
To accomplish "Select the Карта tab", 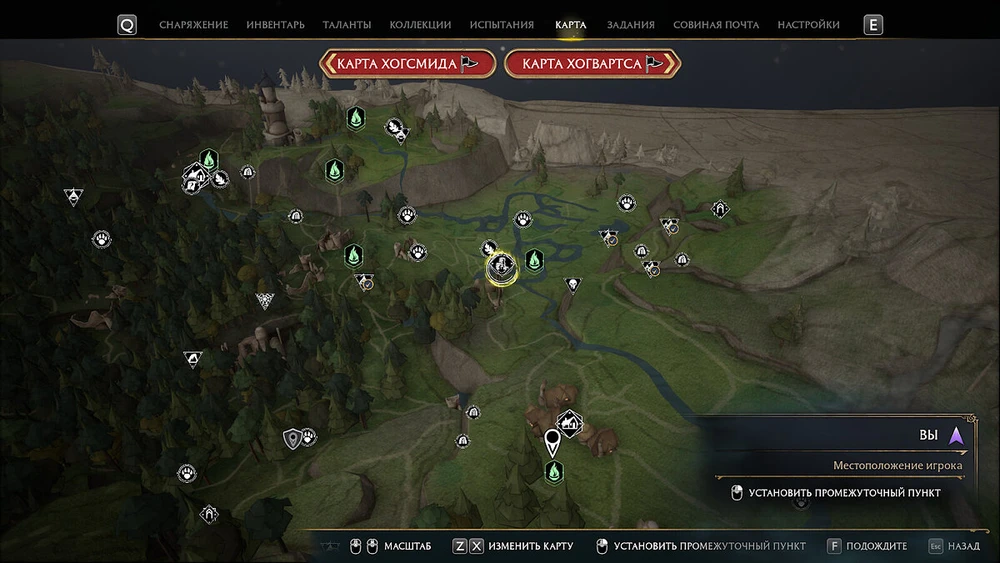I will coord(570,25).
